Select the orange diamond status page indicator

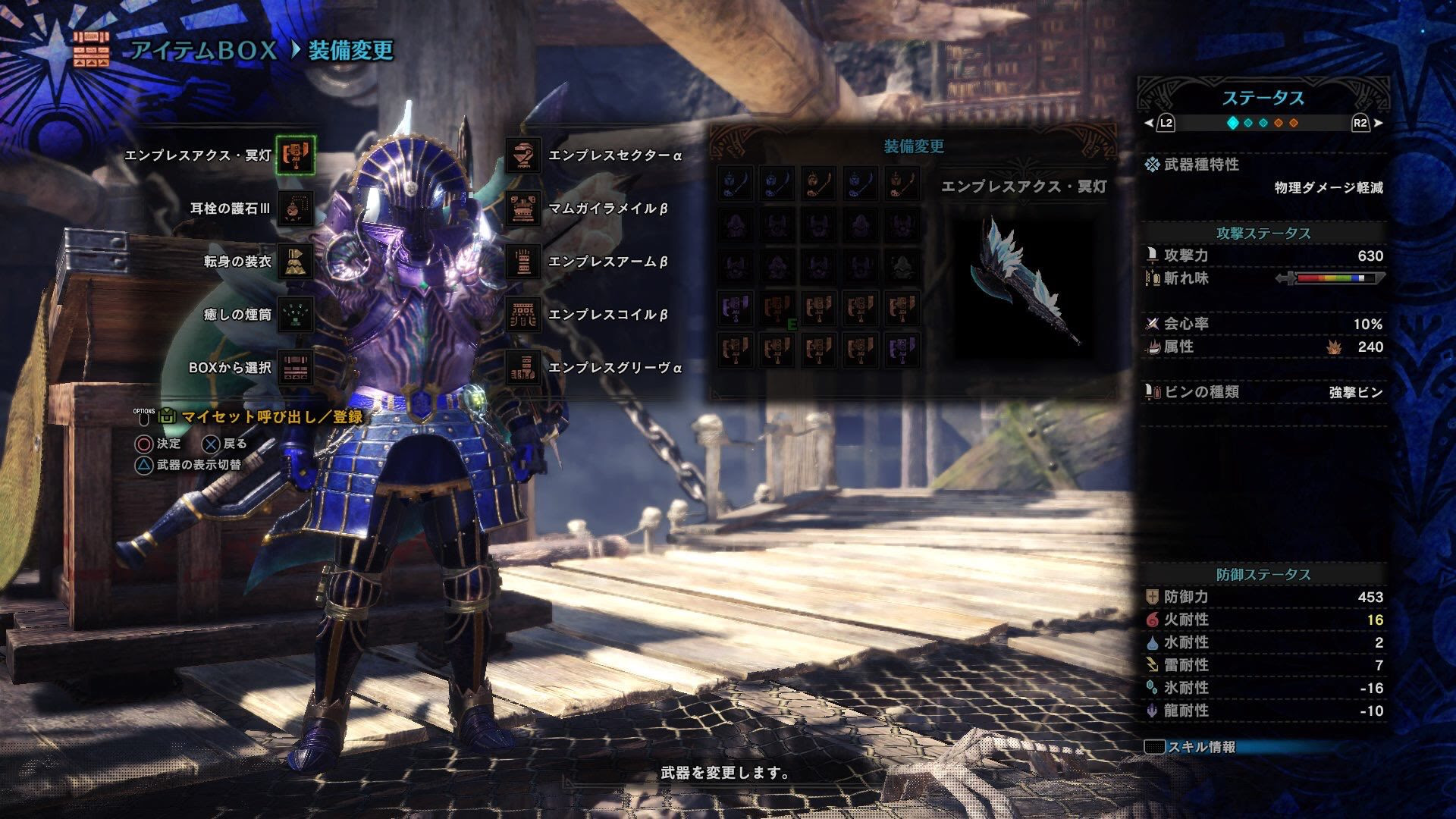pos(1279,124)
